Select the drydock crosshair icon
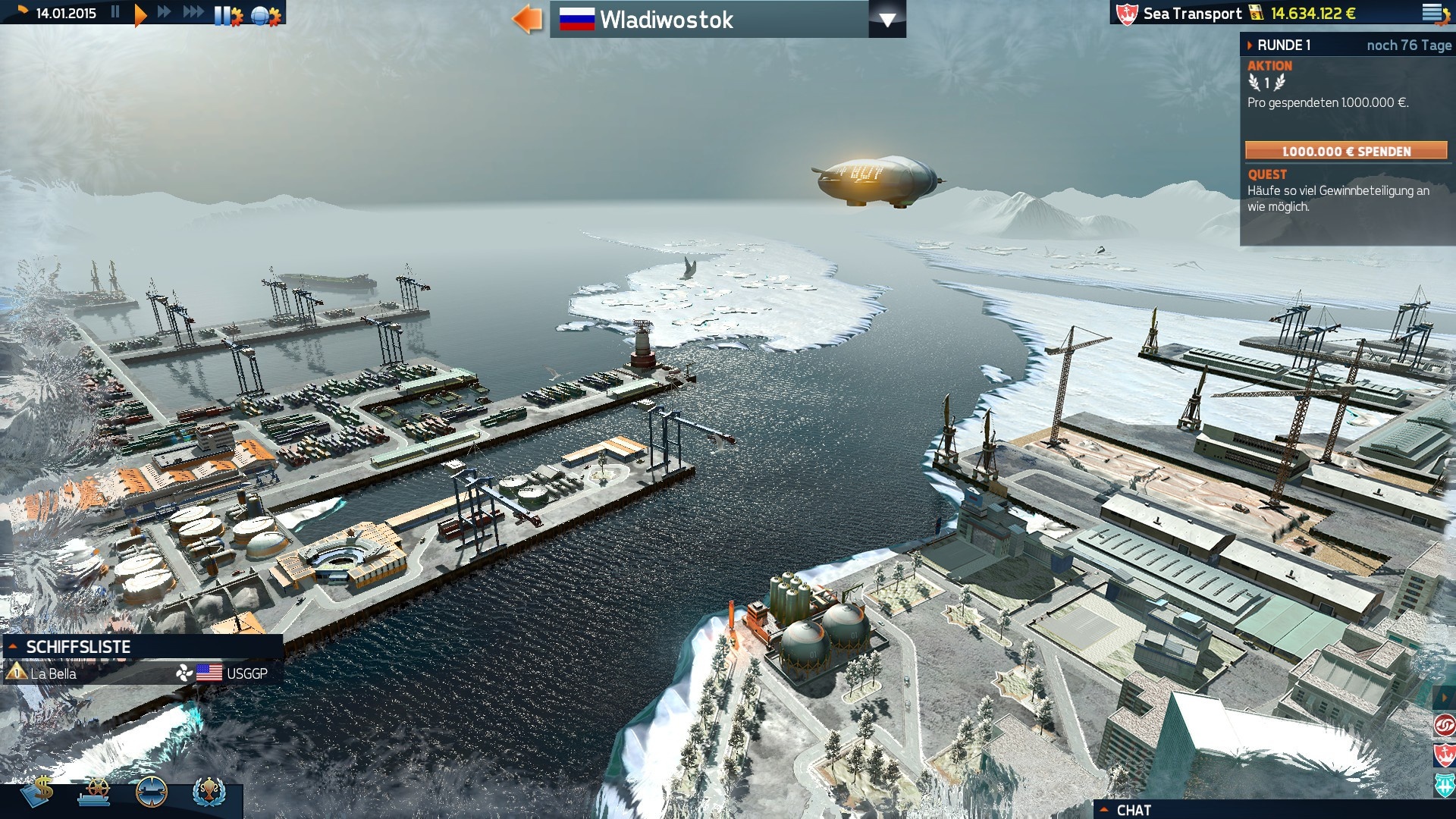The width and height of the screenshot is (1456, 819). click(150, 792)
